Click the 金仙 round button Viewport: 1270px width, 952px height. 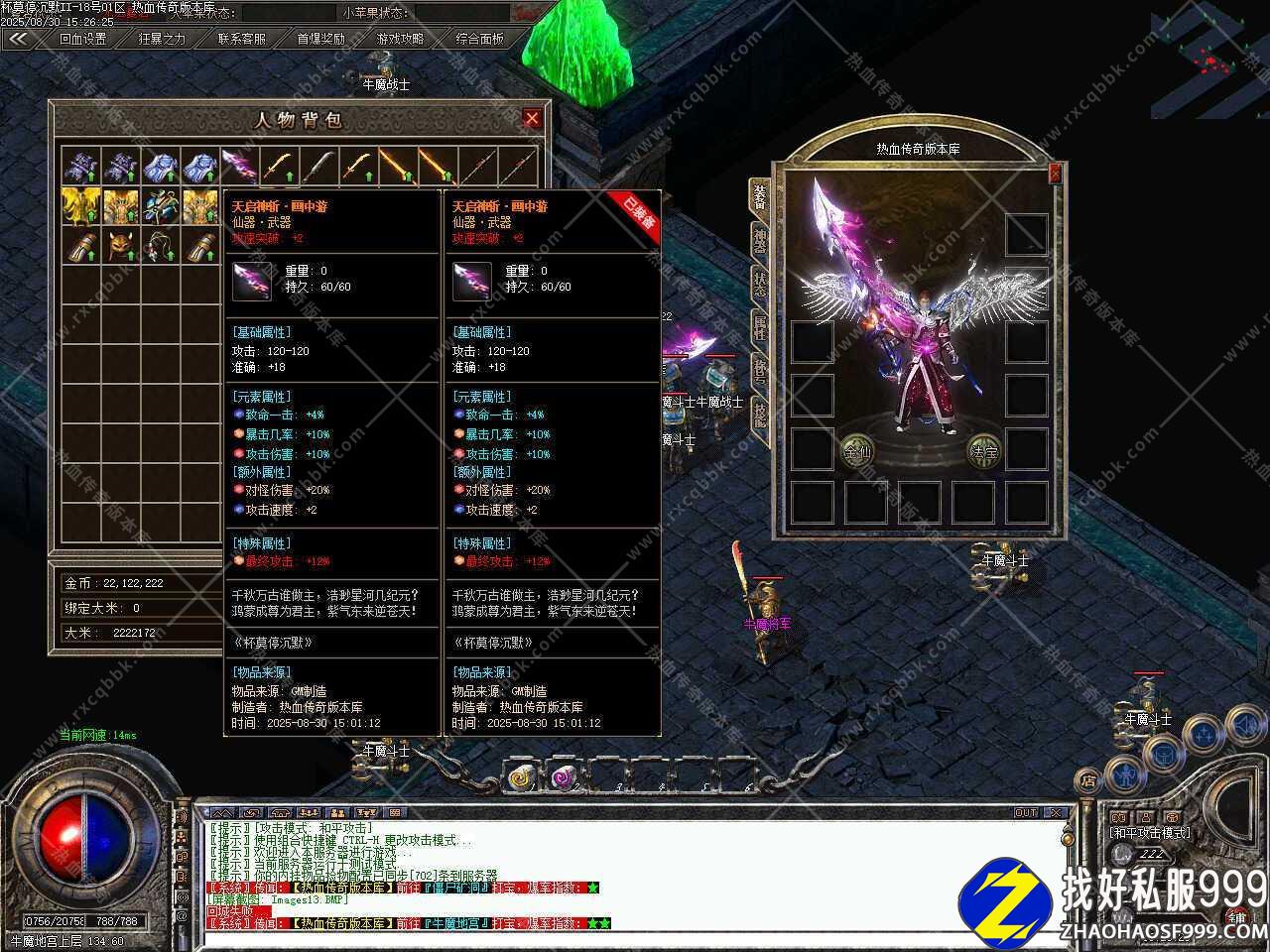(856, 451)
